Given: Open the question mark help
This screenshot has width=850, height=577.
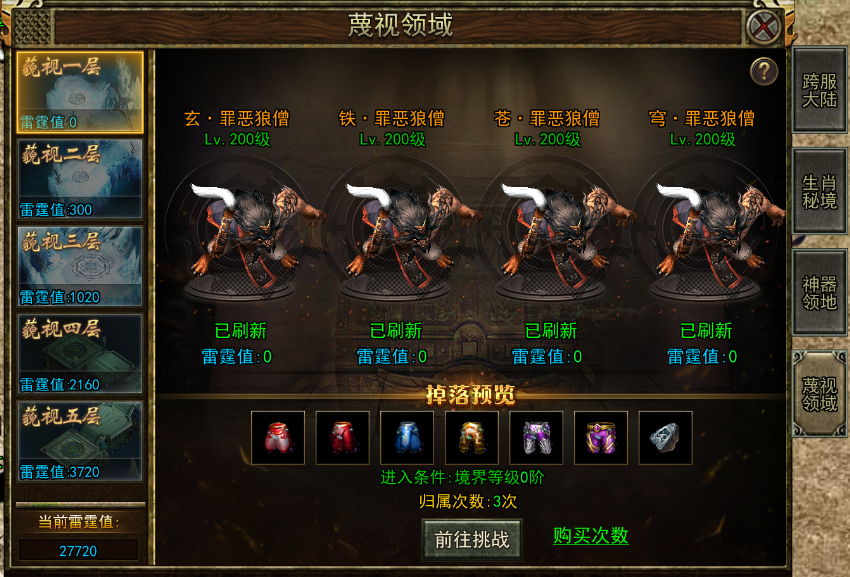Looking at the screenshot, I should point(764,71).
